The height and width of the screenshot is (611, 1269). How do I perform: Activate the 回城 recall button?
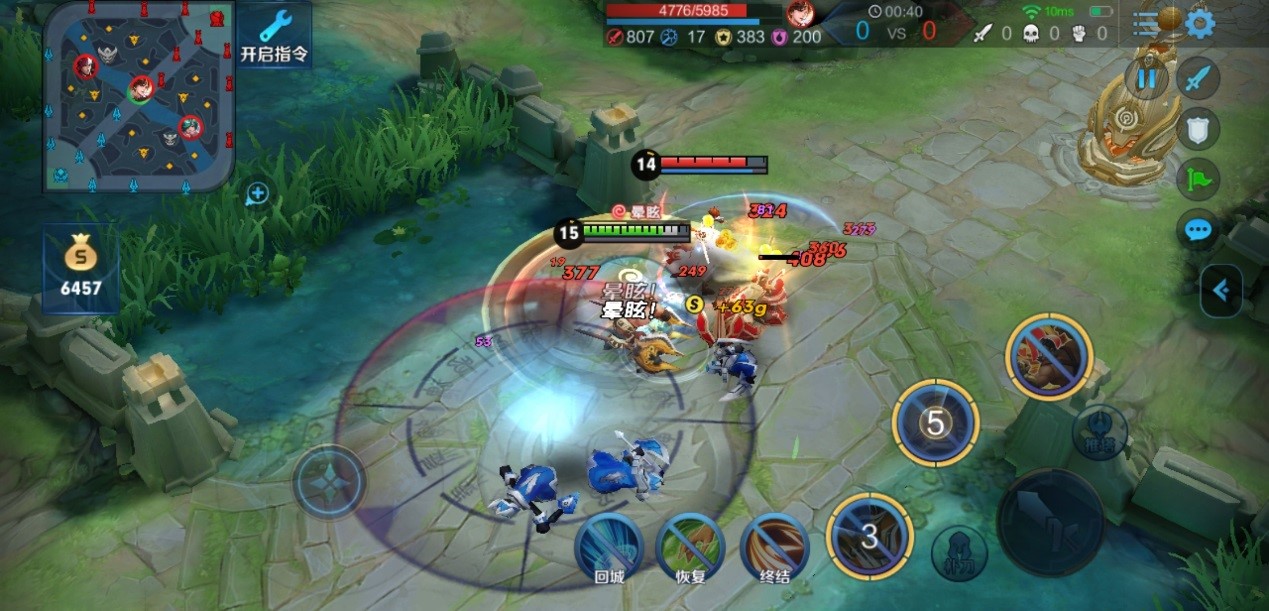click(x=609, y=545)
